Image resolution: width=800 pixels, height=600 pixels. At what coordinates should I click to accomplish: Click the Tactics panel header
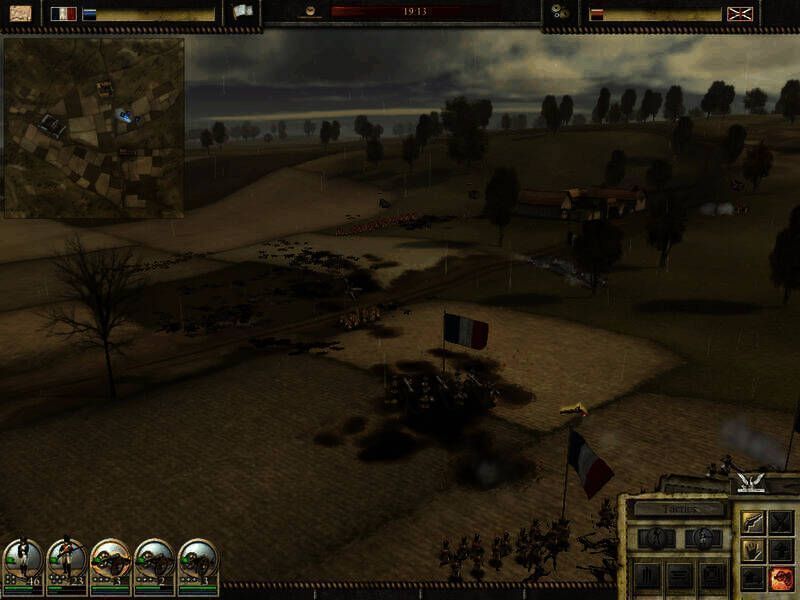click(679, 509)
